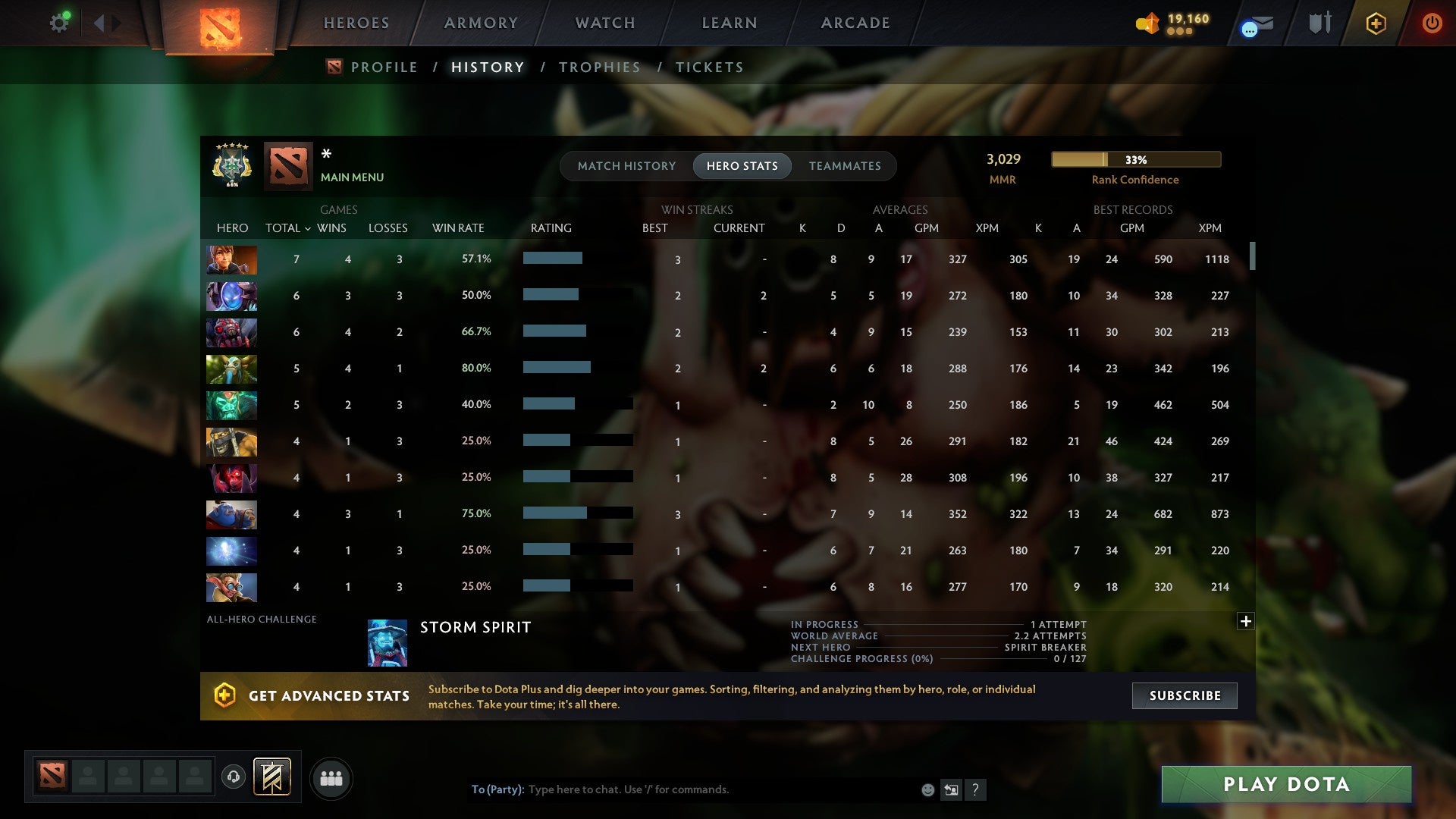Open the friends list people icon
This screenshot has width=1456, height=819.
(x=331, y=778)
